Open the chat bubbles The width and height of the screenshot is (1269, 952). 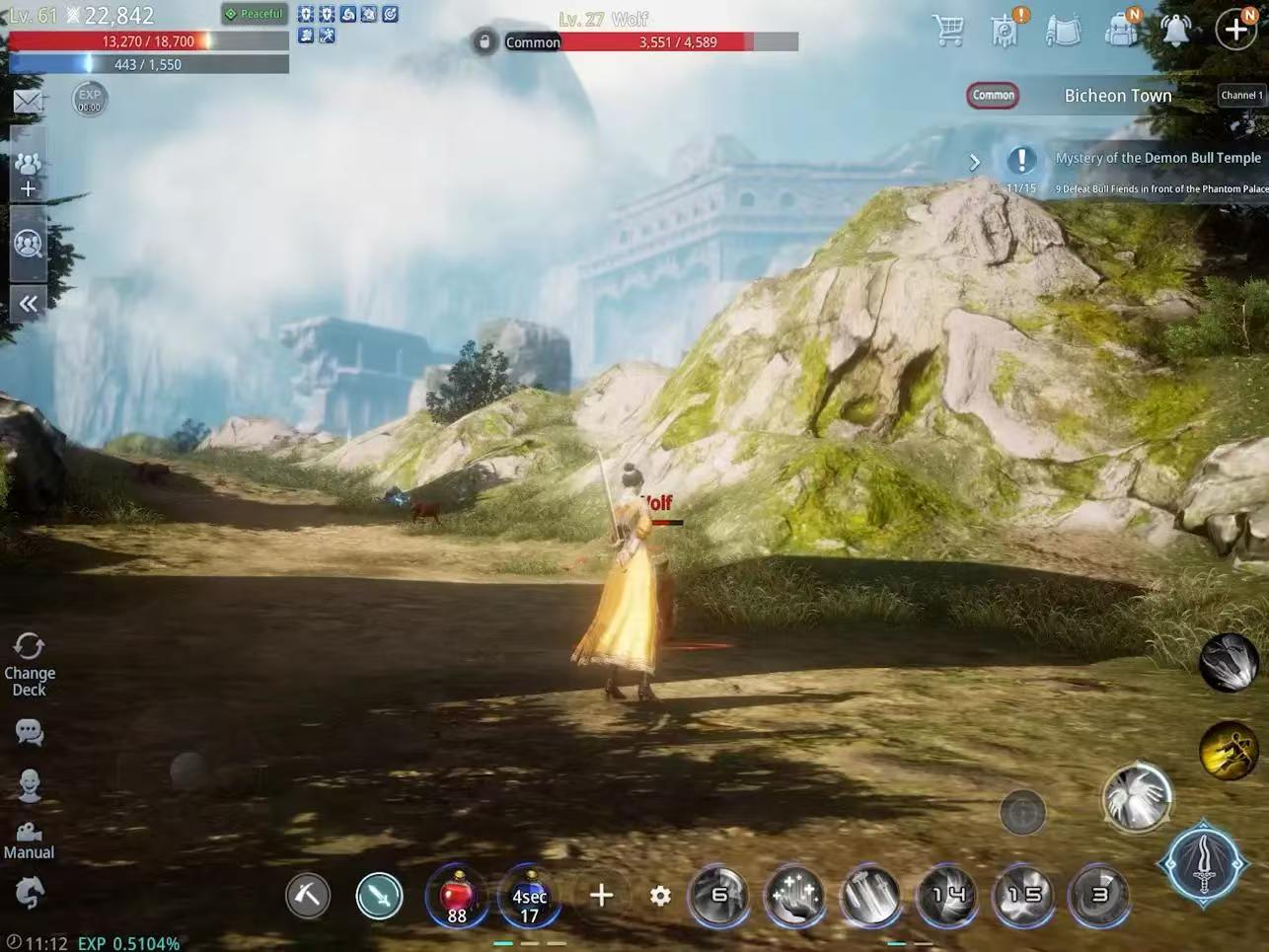29,732
